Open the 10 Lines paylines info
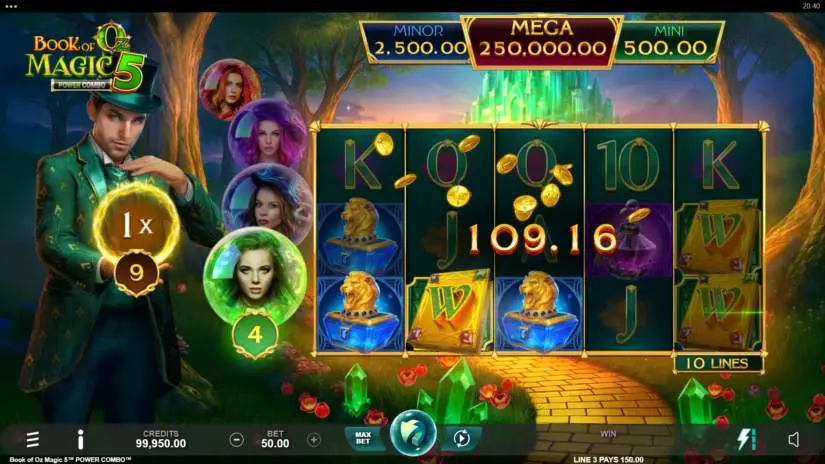The height and width of the screenshot is (464, 825). point(718,363)
